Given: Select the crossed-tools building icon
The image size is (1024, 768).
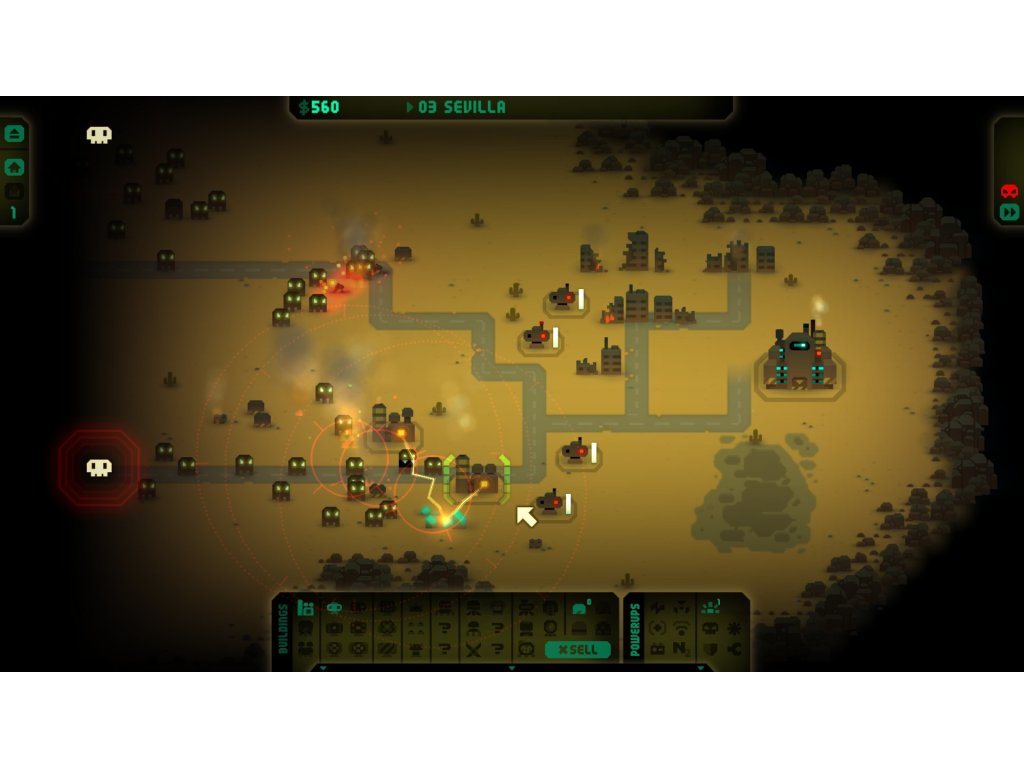Looking at the screenshot, I should click(x=472, y=649).
